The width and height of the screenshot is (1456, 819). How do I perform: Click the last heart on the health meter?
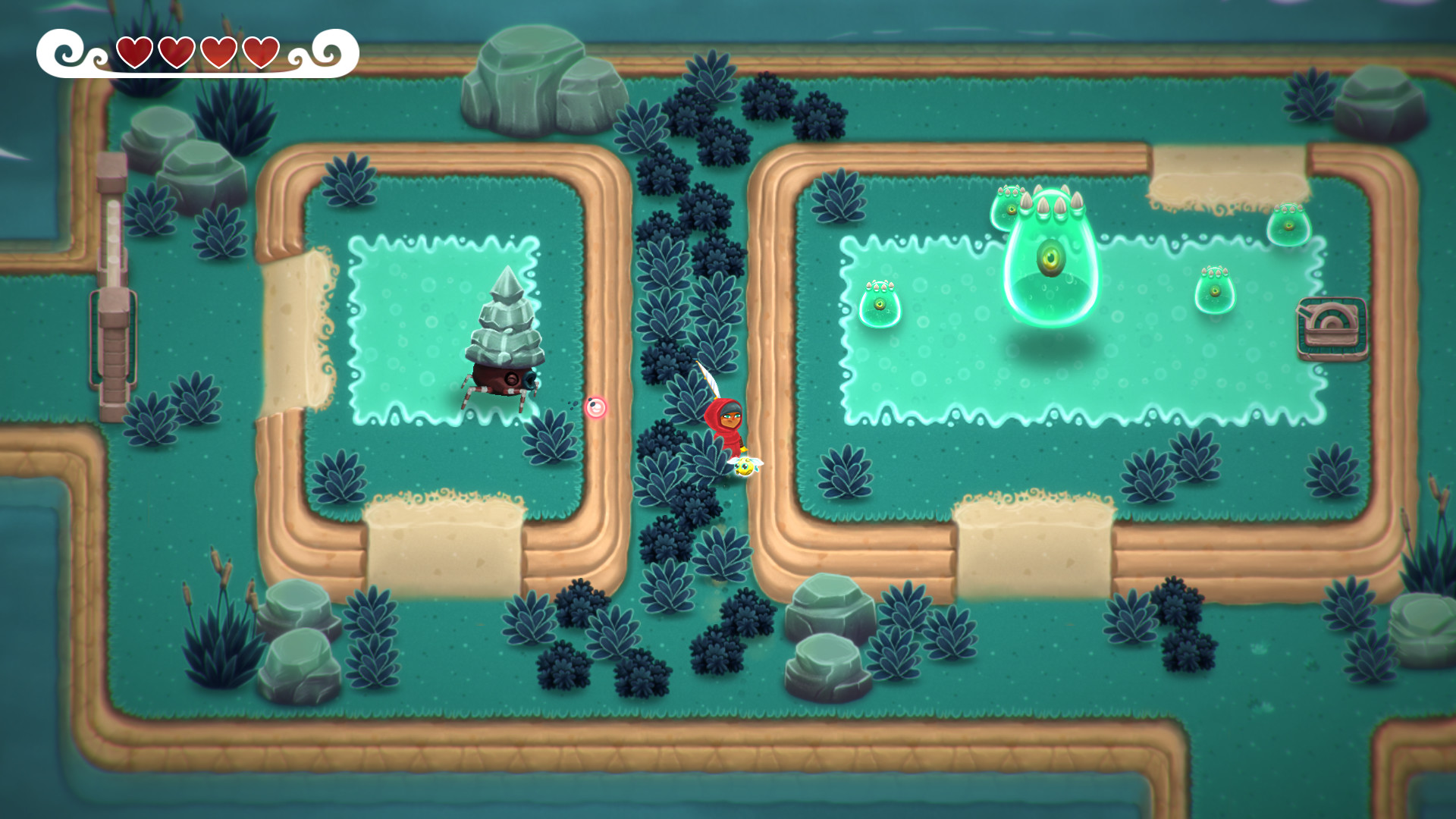[x=261, y=53]
